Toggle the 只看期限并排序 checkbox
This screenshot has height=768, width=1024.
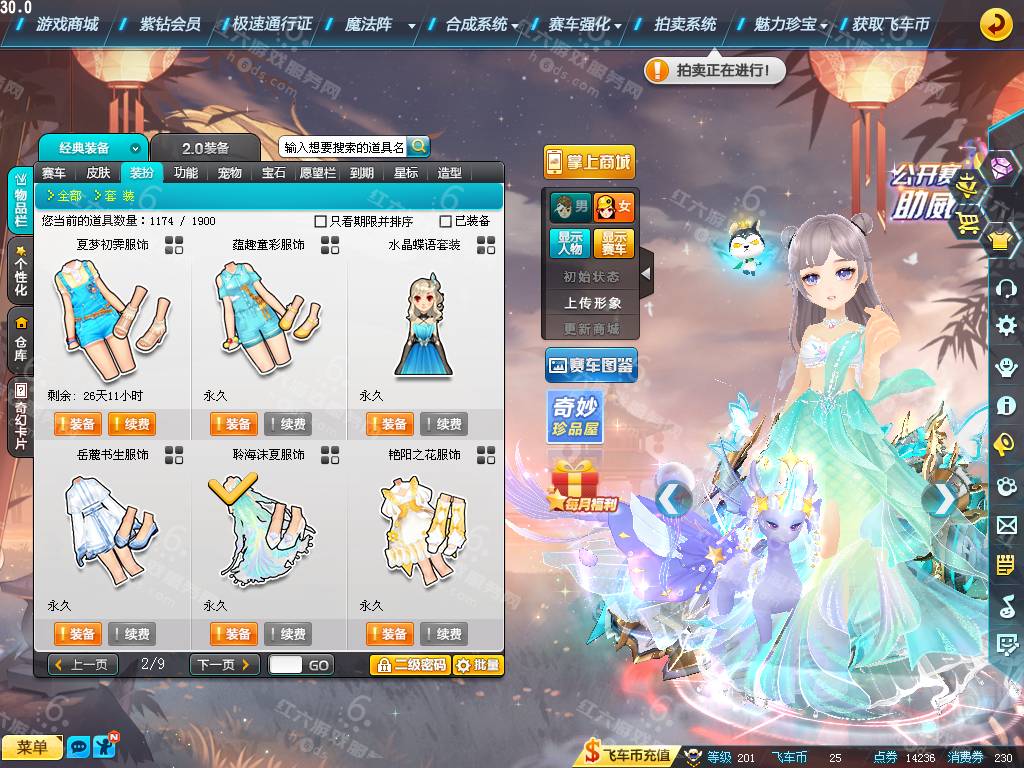pyautogui.click(x=321, y=221)
